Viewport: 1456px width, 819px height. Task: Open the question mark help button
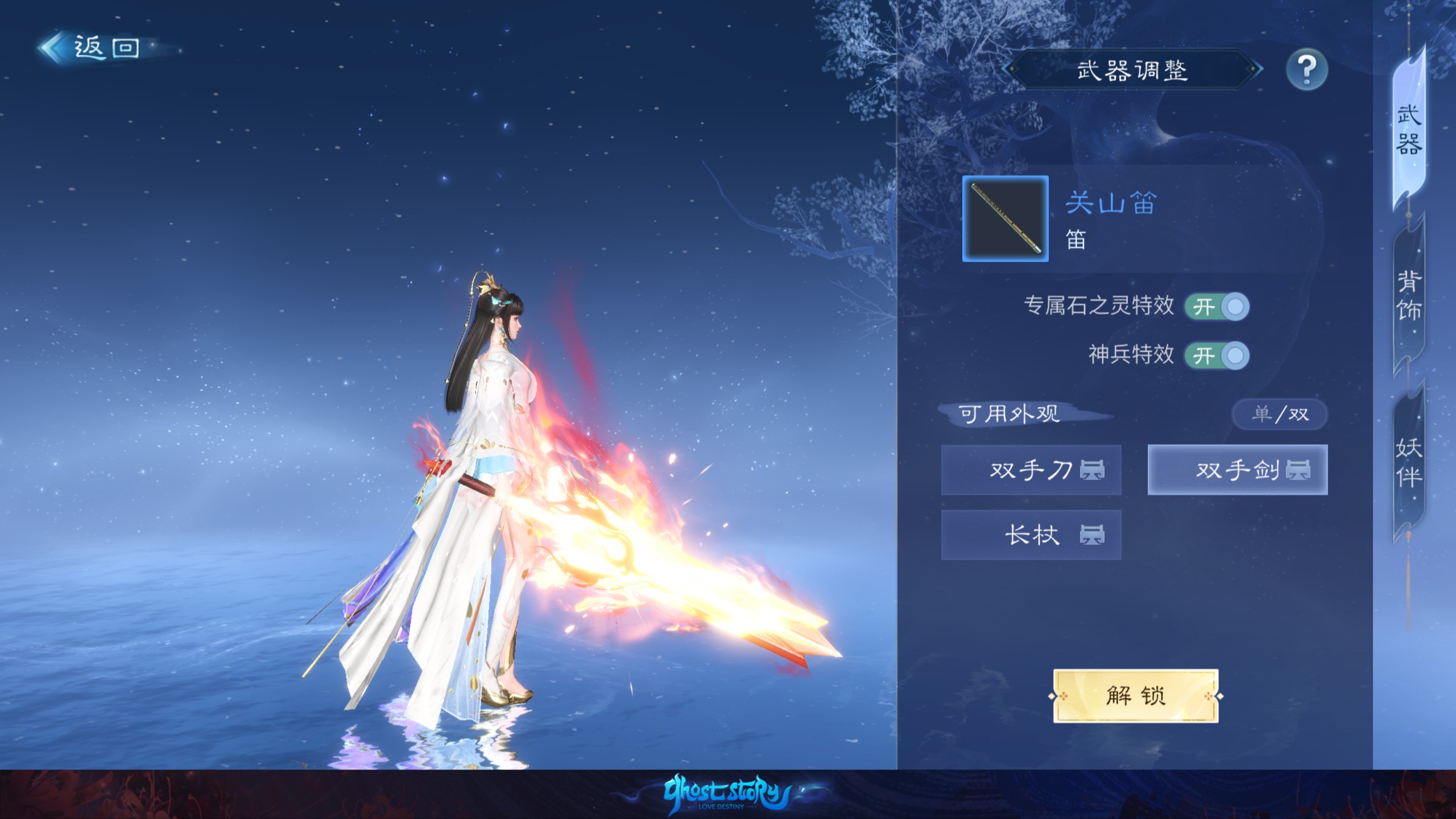pos(1306,70)
